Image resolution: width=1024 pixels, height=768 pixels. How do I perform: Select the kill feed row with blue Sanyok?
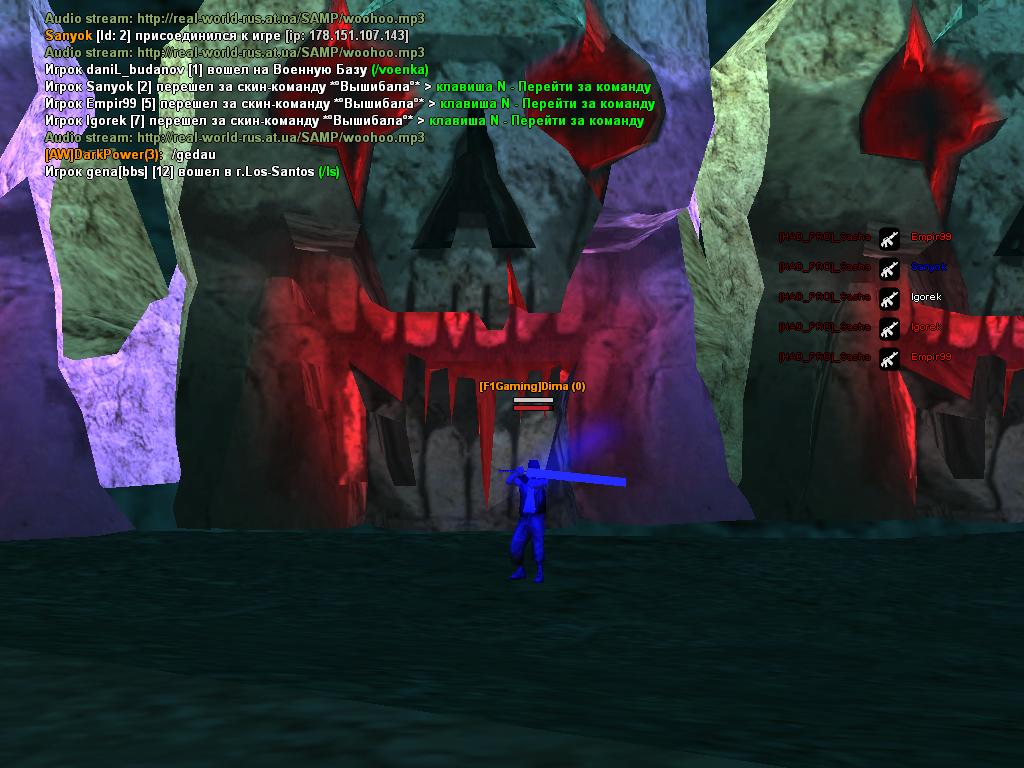(863, 268)
